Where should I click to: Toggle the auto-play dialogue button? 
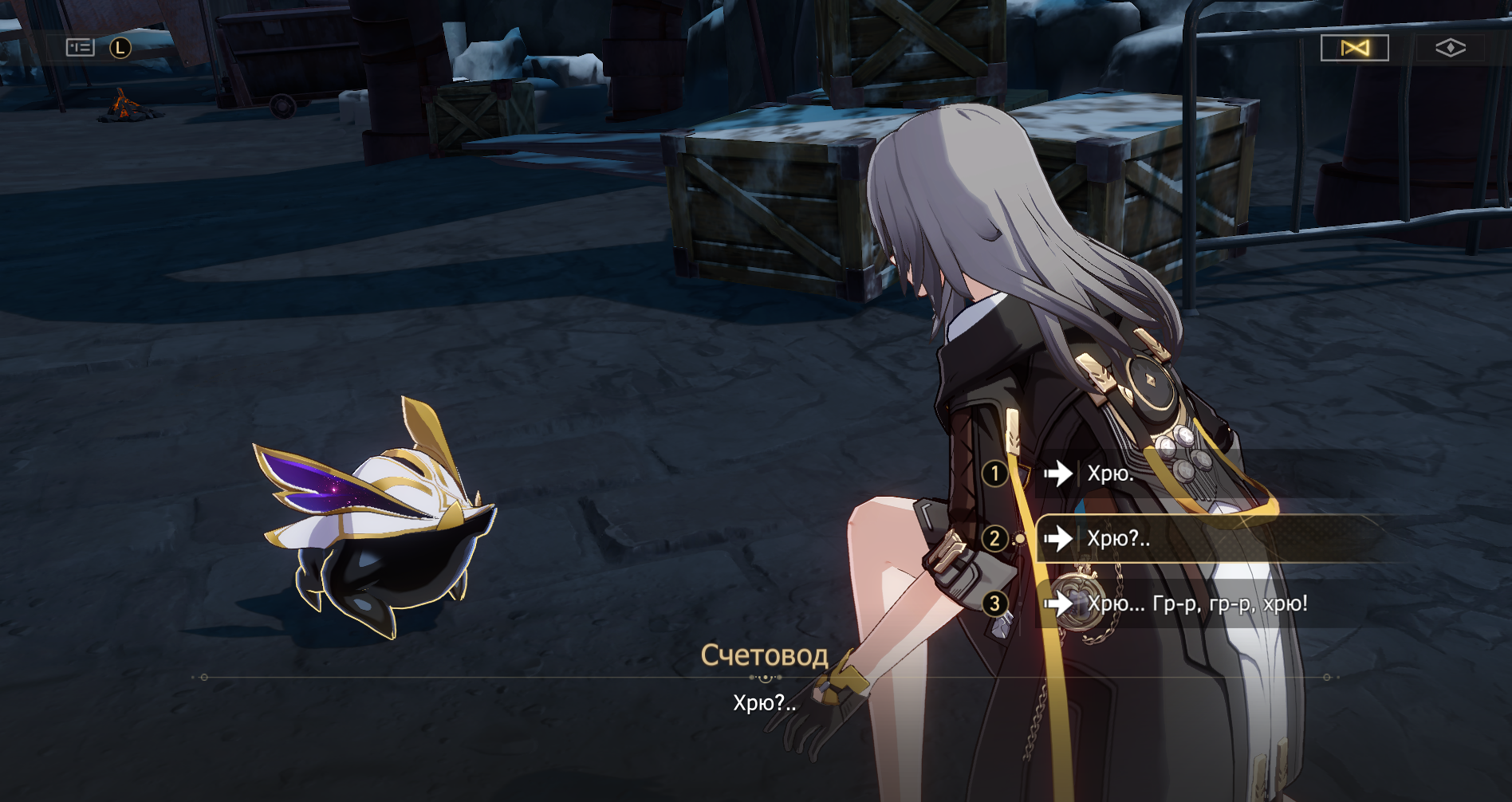tap(1354, 48)
